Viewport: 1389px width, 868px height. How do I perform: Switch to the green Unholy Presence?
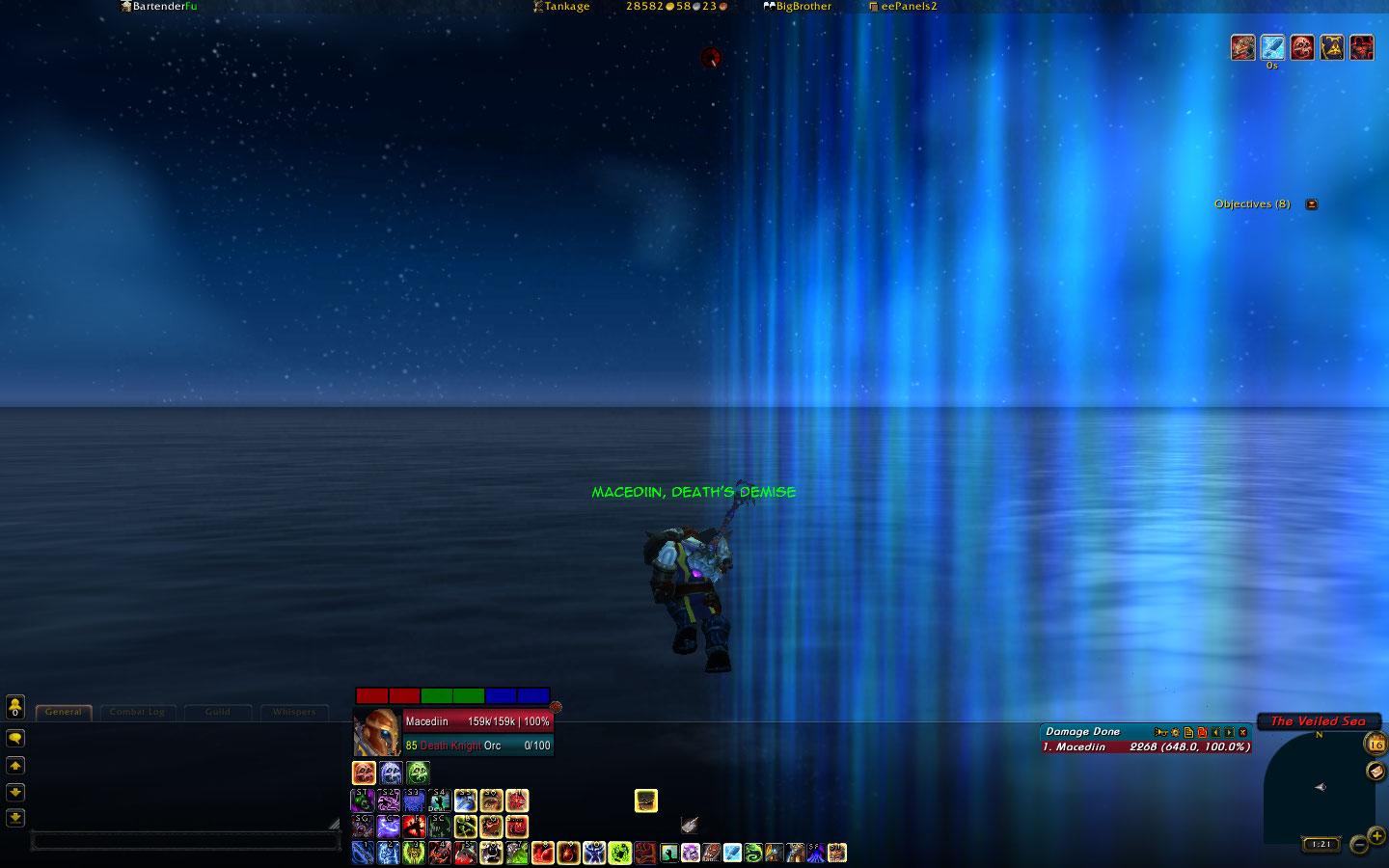click(418, 773)
